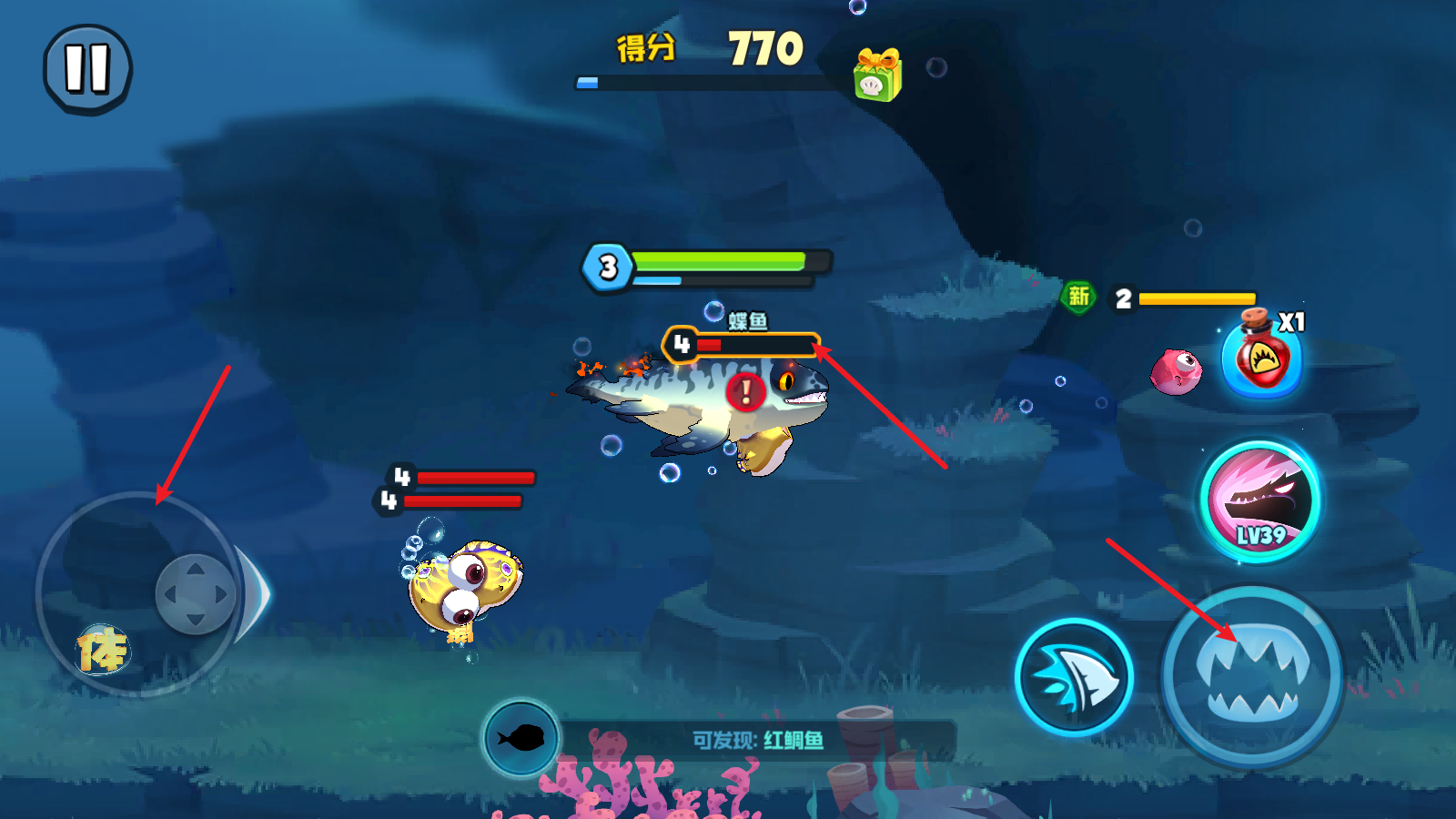Image resolution: width=1456 pixels, height=819 pixels.
Task: Hit the shark jaws bite button
Action: click(x=1252, y=676)
